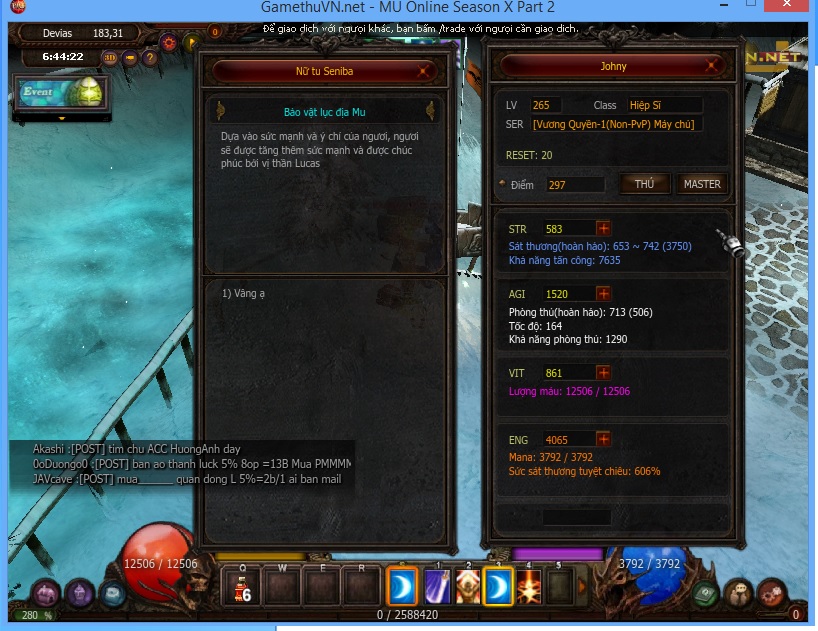Open the Event egg banner
Image resolution: width=818 pixels, height=631 pixels.
(60, 93)
